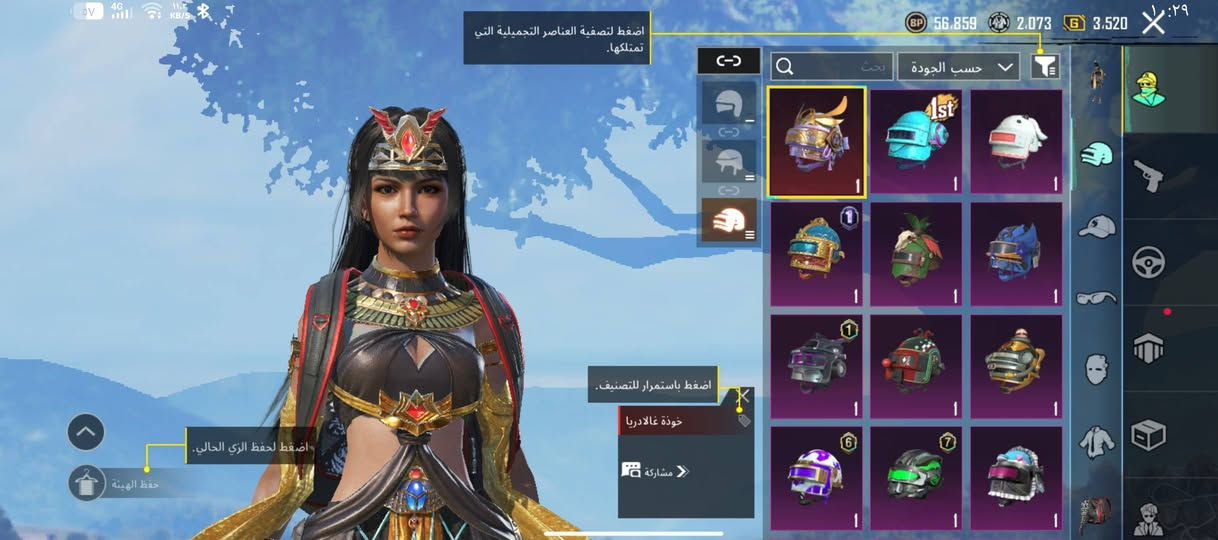Select the golden samurai helmet skin
Viewport: 1218px width, 540px height.
(817, 142)
